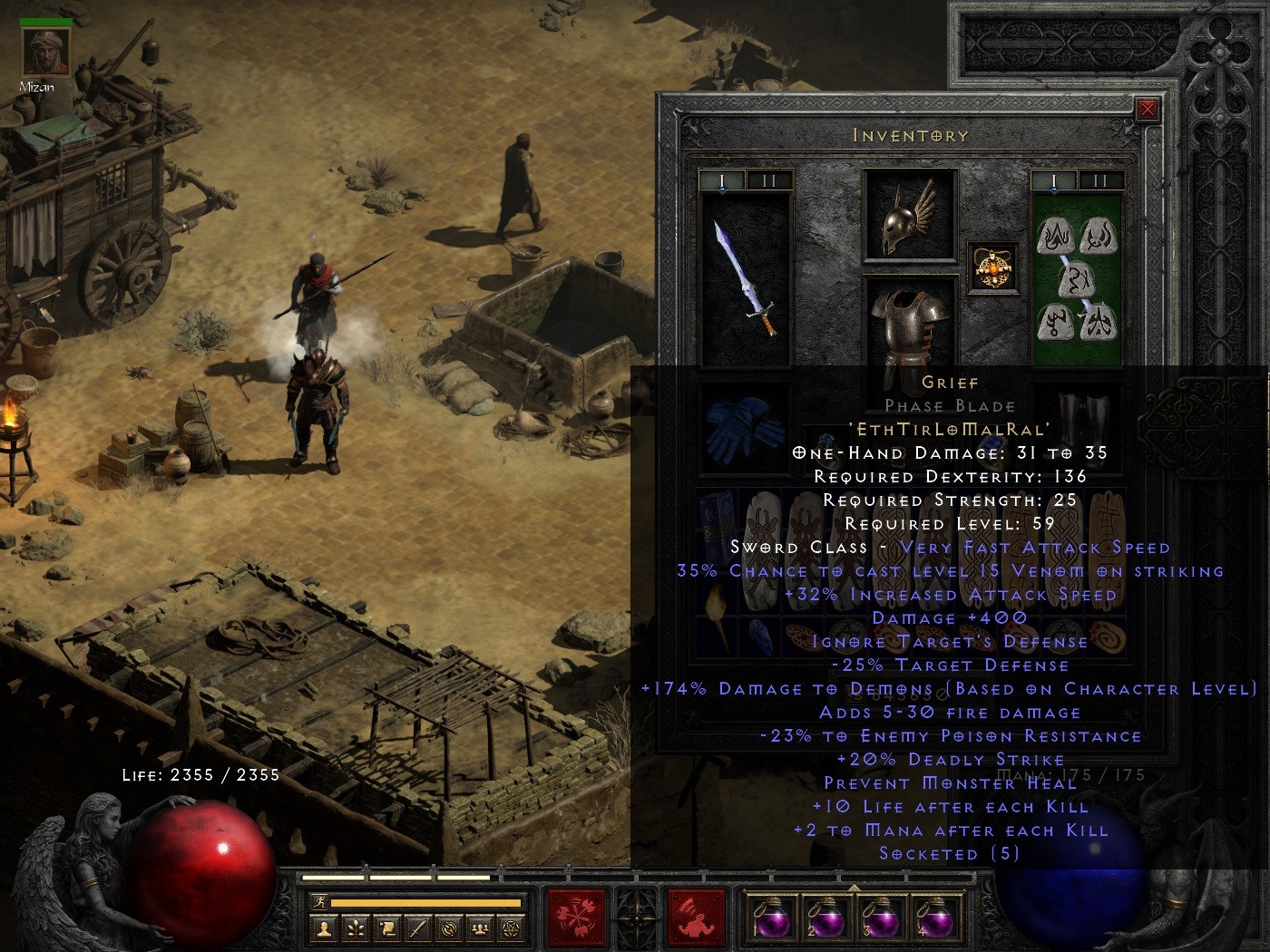
Task: Switch charm inventory to tab I
Action: [x=1052, y=181]
